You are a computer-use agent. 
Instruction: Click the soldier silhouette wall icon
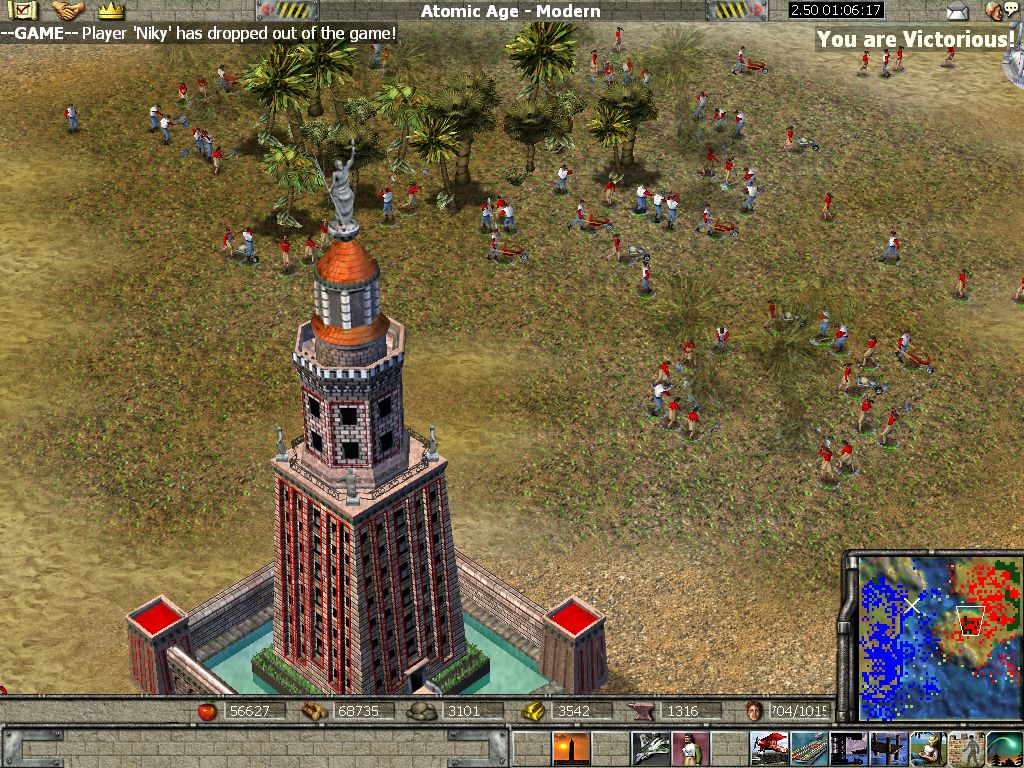coord(967,748)
